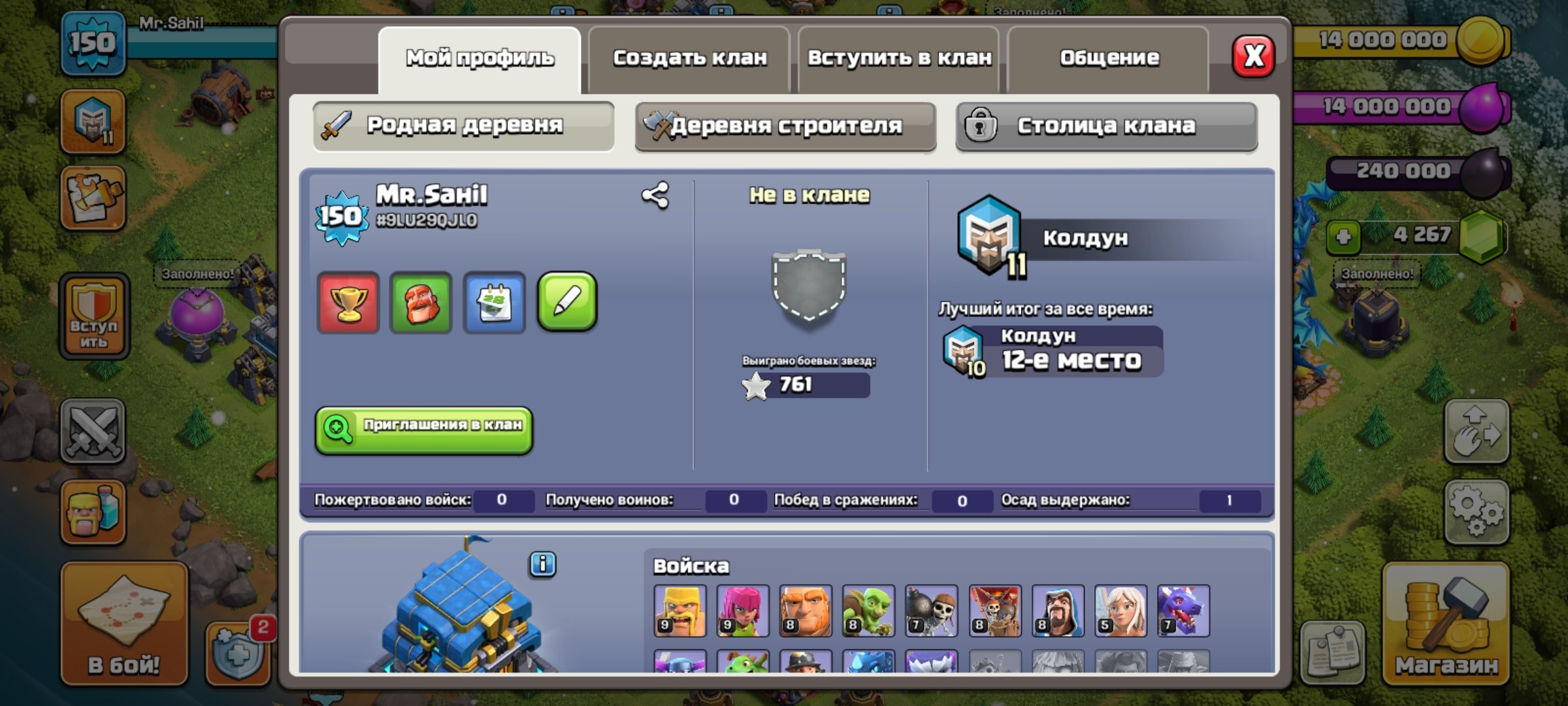This screenshot has height=706, width=1568.
Task: Open the red trophy icon under Mr.Sahil
Action: click(x=348, y=303)
